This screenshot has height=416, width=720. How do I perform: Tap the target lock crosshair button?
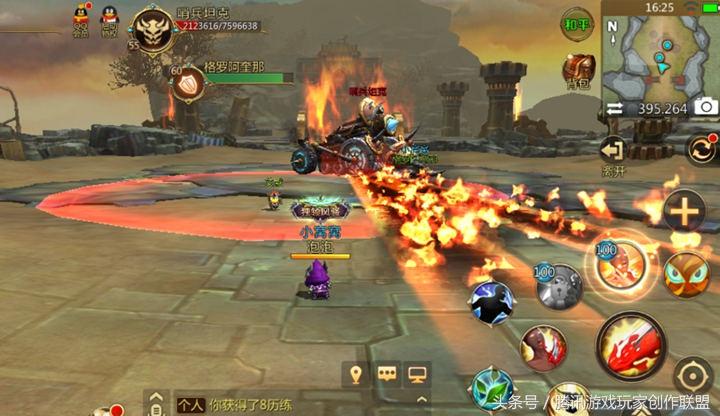pos(692,375)
